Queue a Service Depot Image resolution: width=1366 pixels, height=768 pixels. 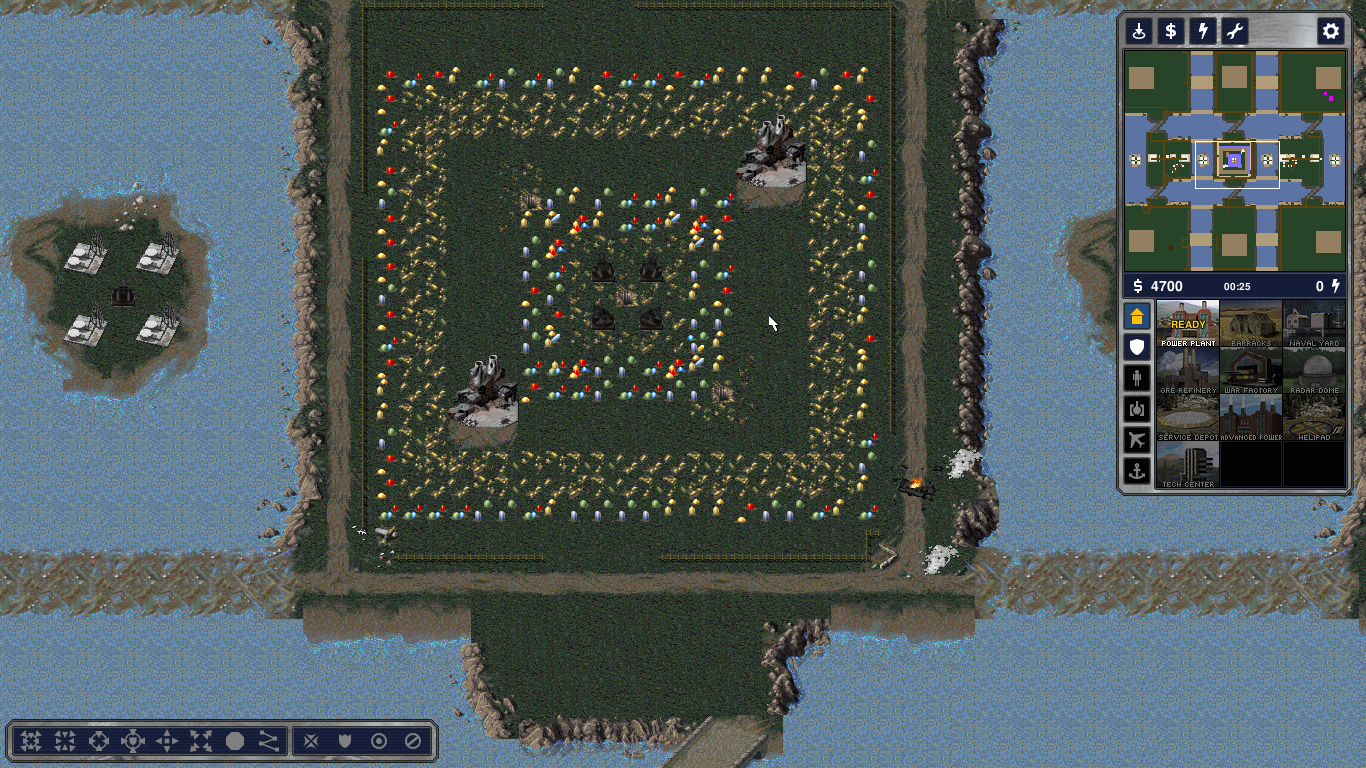[x=1188, y=418]
